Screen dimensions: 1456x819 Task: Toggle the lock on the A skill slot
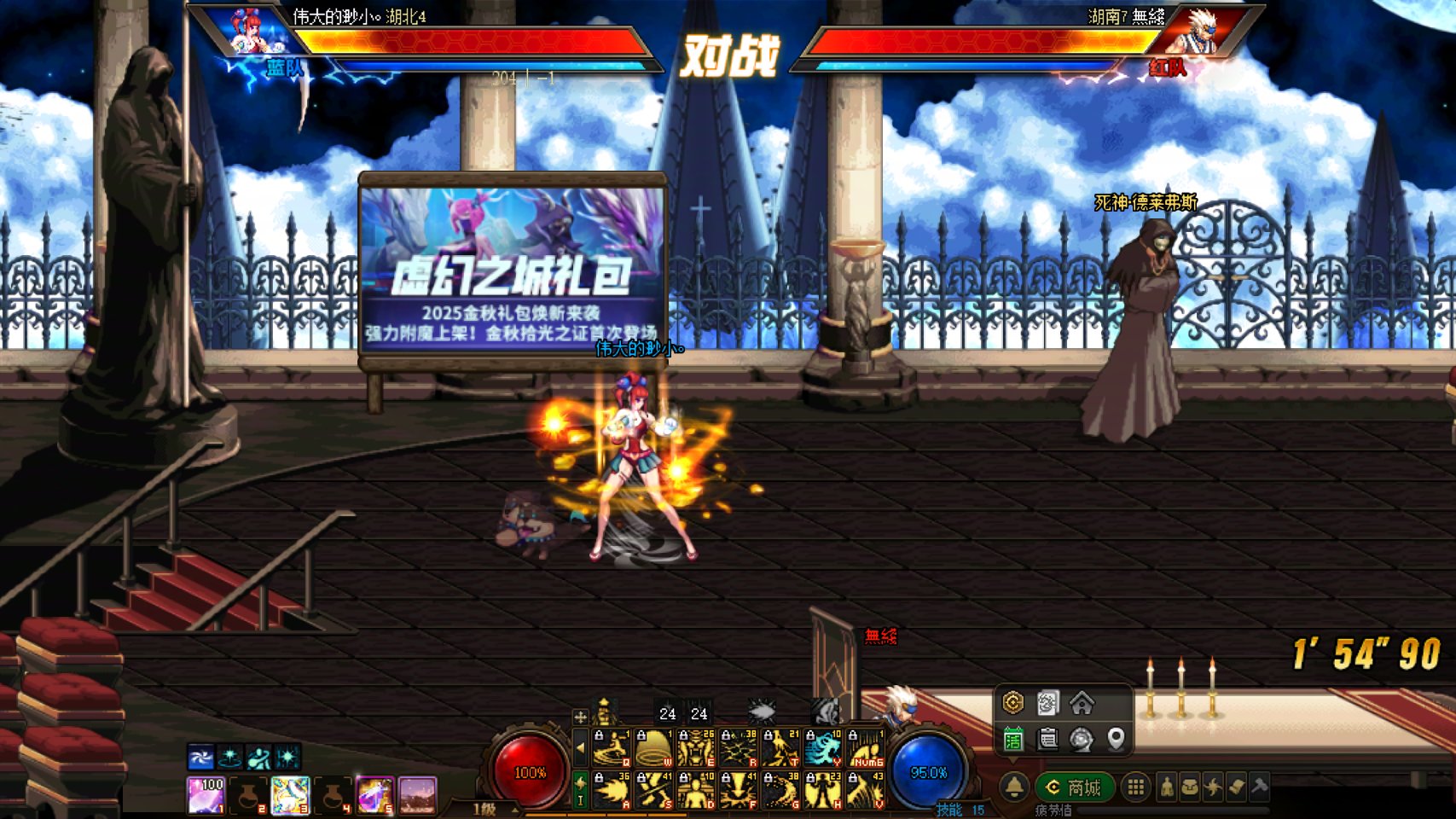point(599,776)
